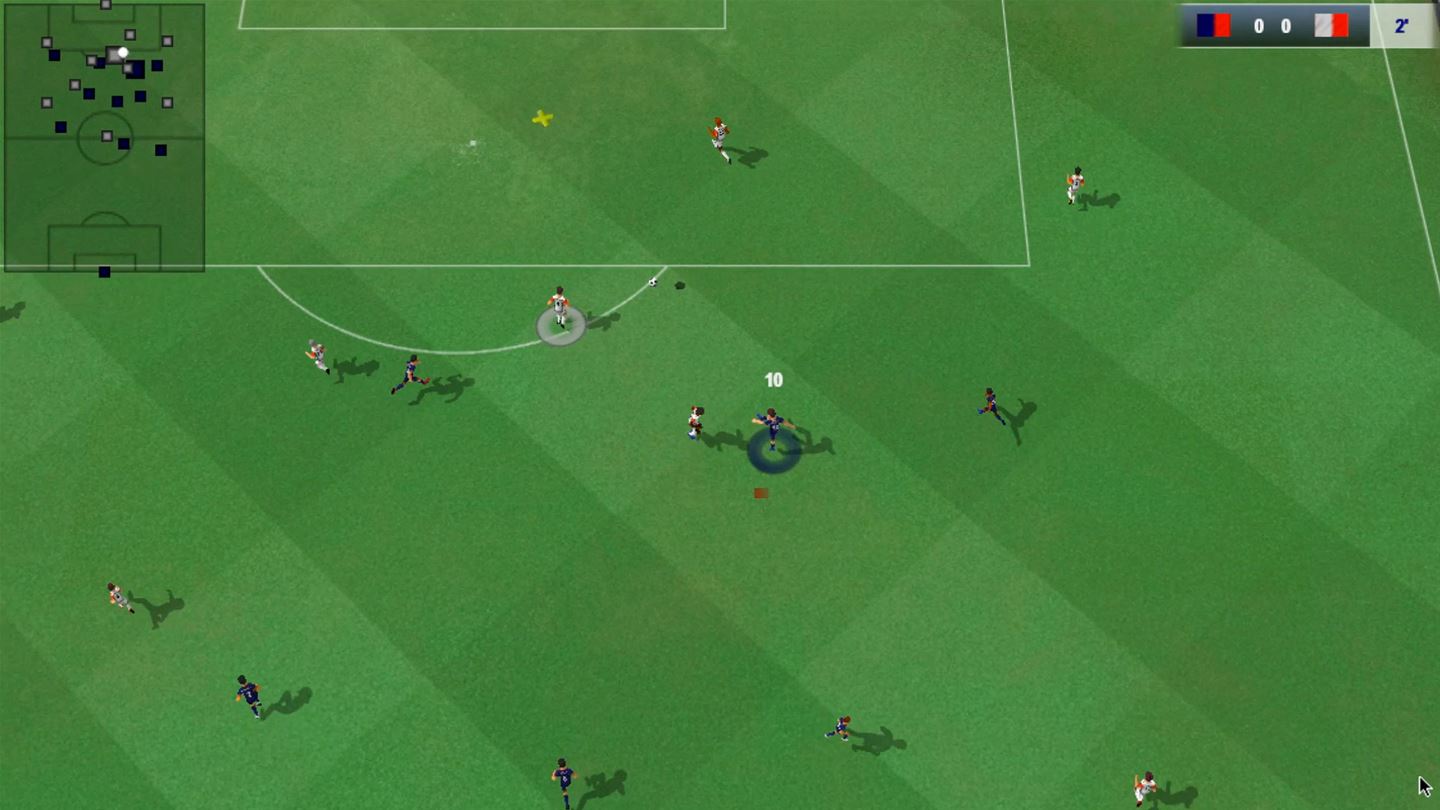Click the goalkeeper square at bottom of minimap

(x=104, y=269)
